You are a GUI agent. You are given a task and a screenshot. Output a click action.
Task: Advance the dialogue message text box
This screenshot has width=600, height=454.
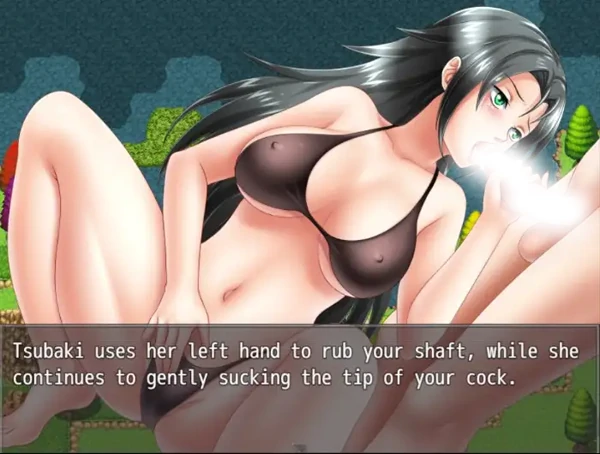click(300, 366)
